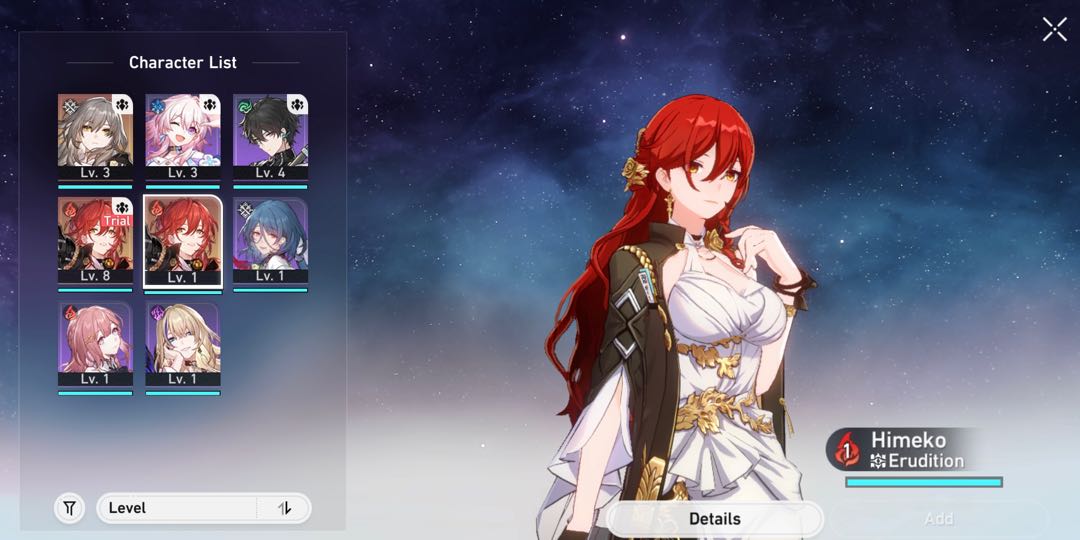1080x540 pixels.
Task: Select Dan Heng's Lv. 4 portrait
Action: click(x=270, y=136)
